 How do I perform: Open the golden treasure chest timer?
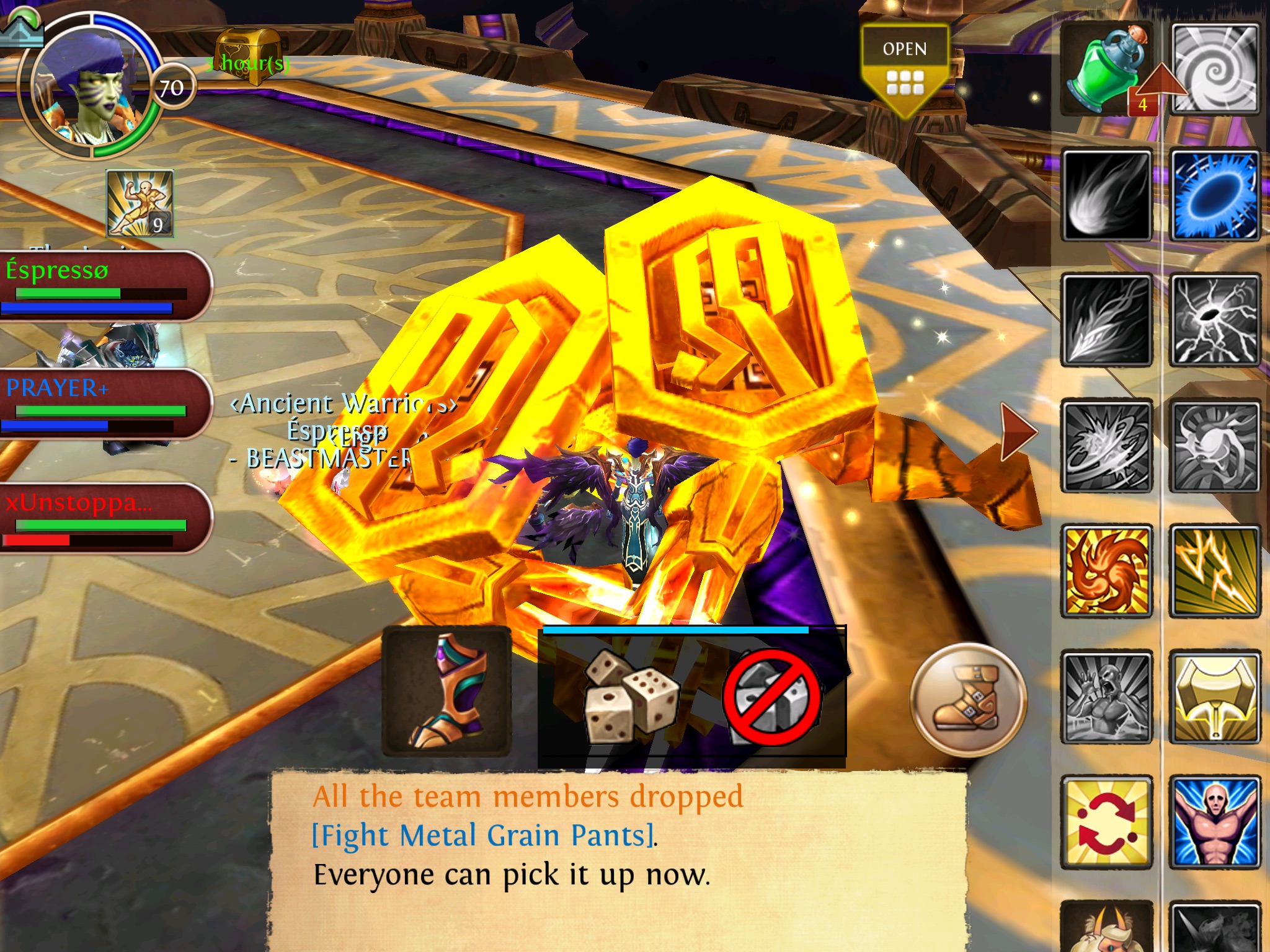248,57
